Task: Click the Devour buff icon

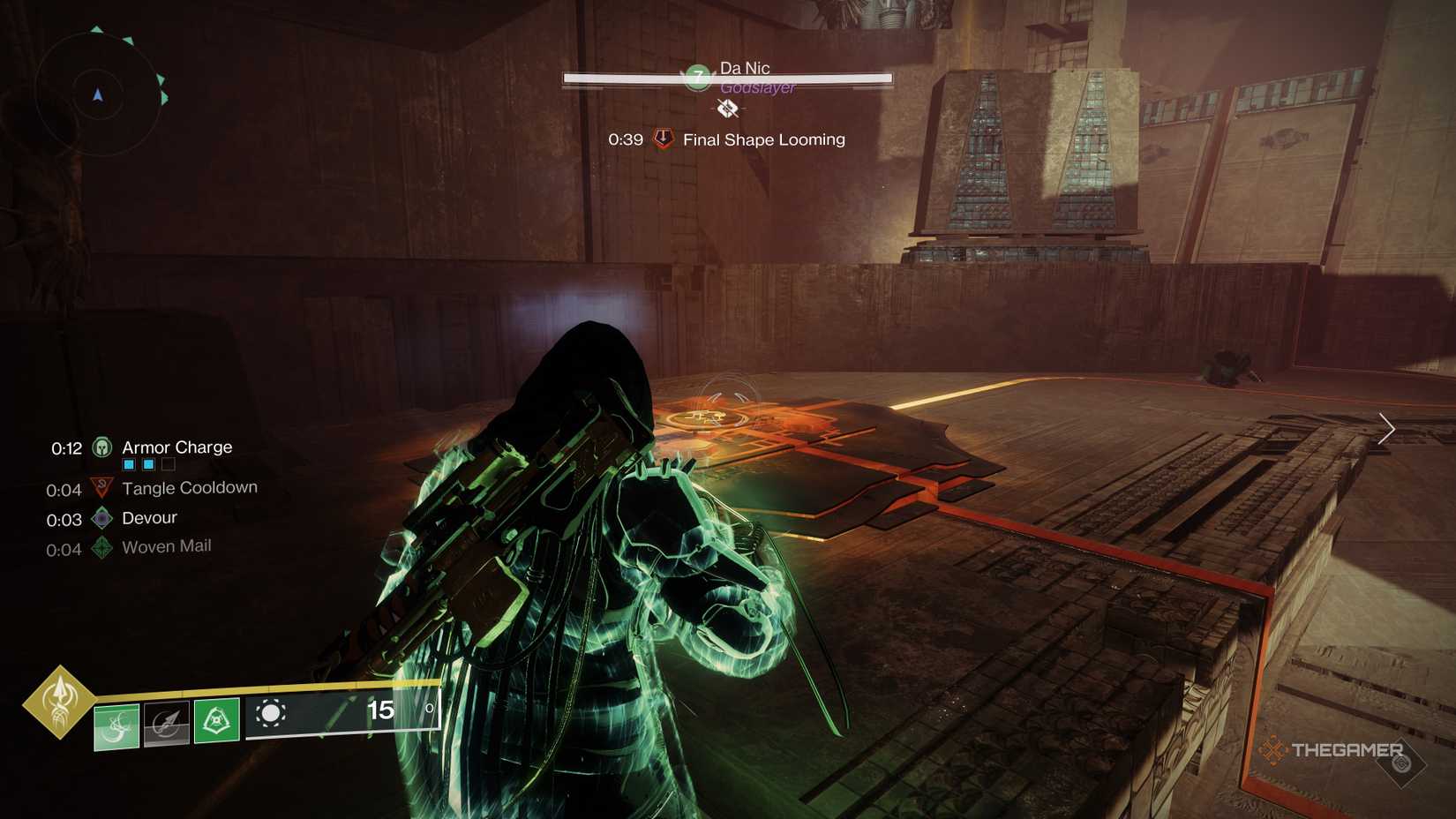Action: 100,519
